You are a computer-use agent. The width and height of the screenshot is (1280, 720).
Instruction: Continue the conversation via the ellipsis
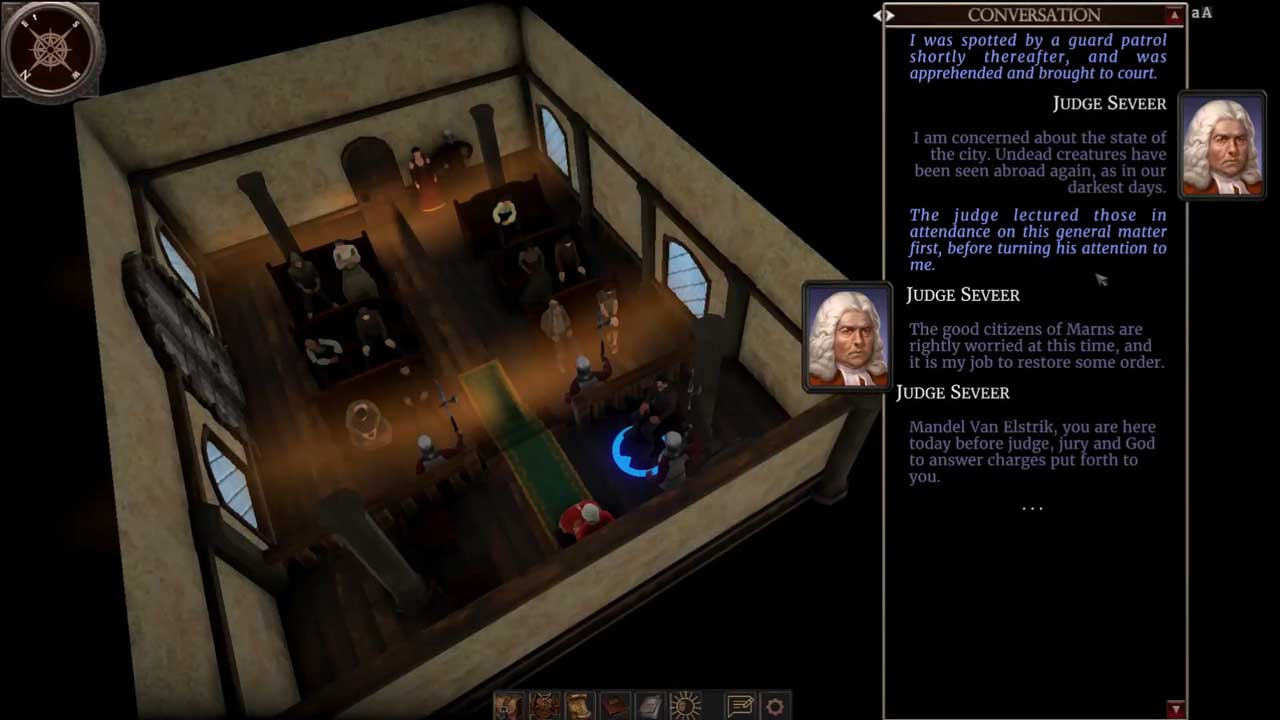click(x=1032, y=508)
